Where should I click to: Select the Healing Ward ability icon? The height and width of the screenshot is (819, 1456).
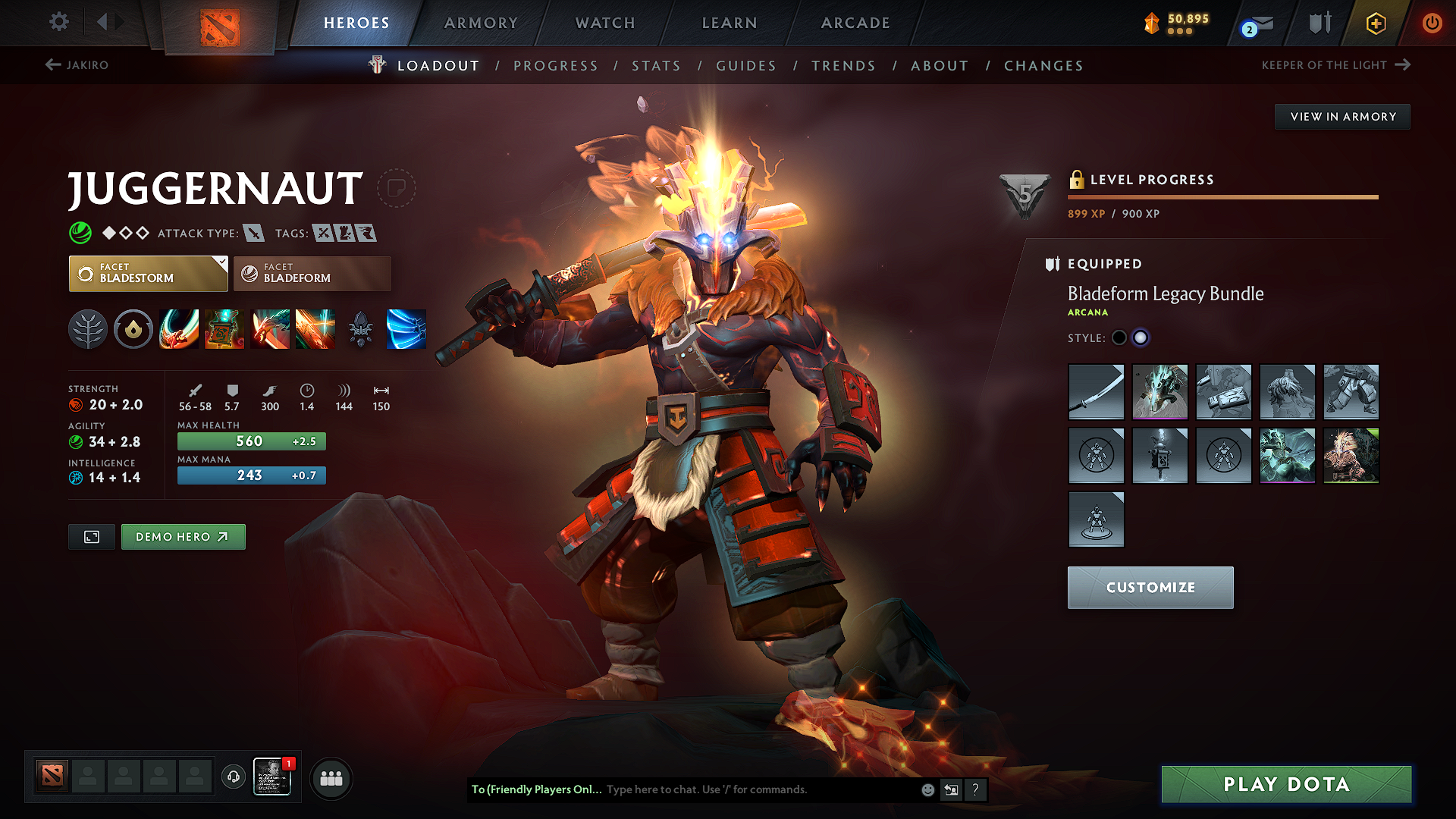tap(224, 329)
